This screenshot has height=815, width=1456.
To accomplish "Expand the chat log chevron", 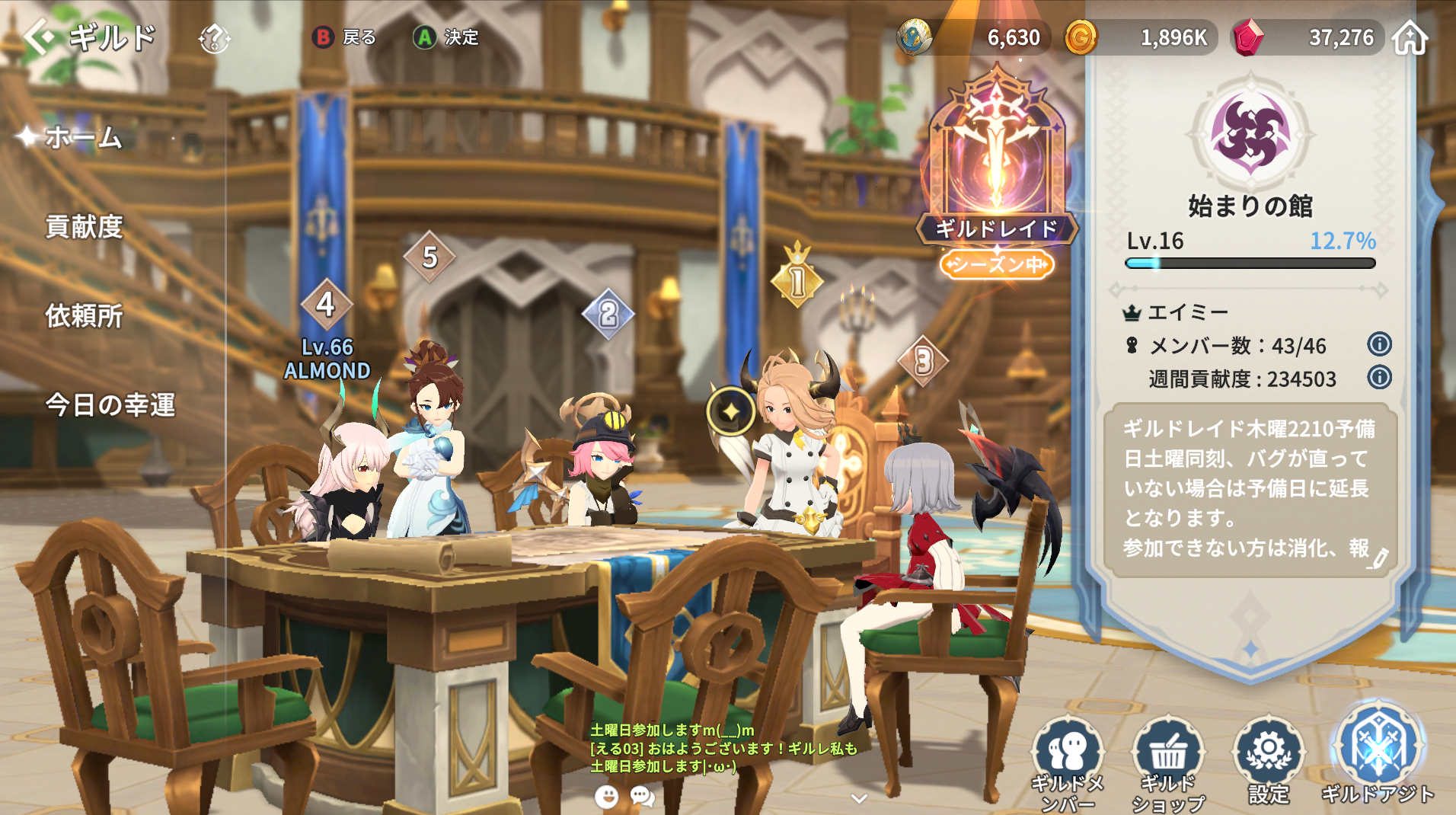I will (x=859, y=798).
